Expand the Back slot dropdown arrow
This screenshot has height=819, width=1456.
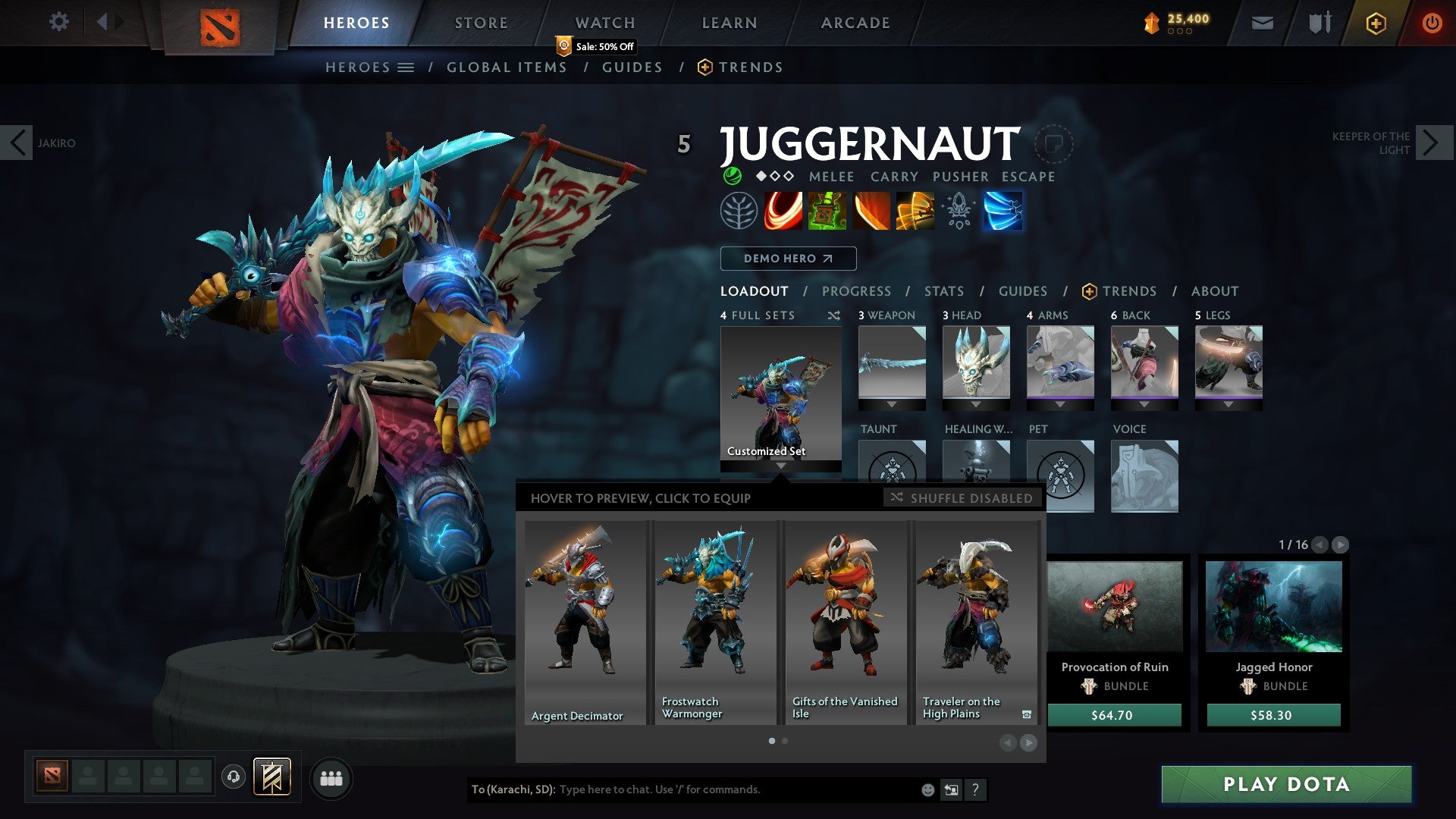pos(1144,404)
